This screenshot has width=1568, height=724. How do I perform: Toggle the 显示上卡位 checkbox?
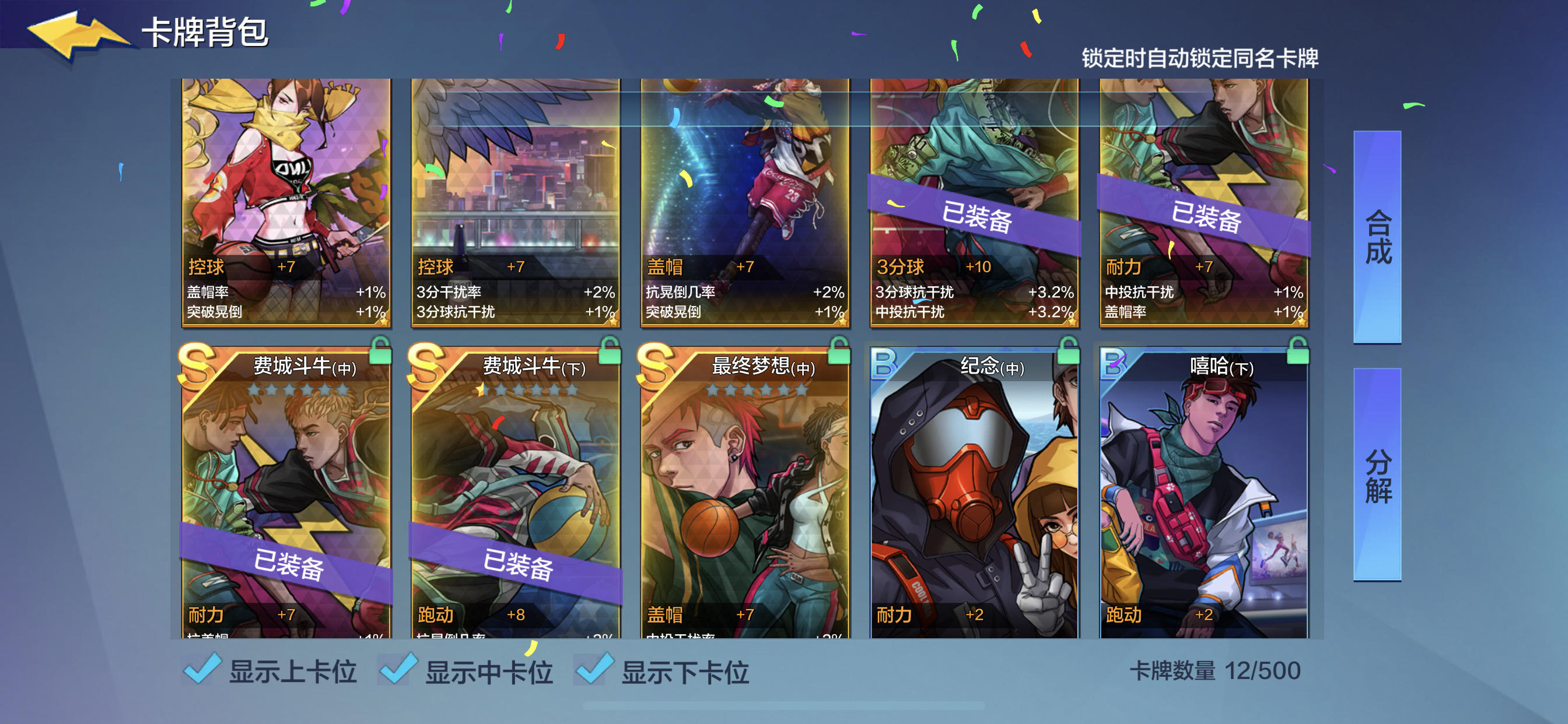pyautogui.click(x=201, y=671)
